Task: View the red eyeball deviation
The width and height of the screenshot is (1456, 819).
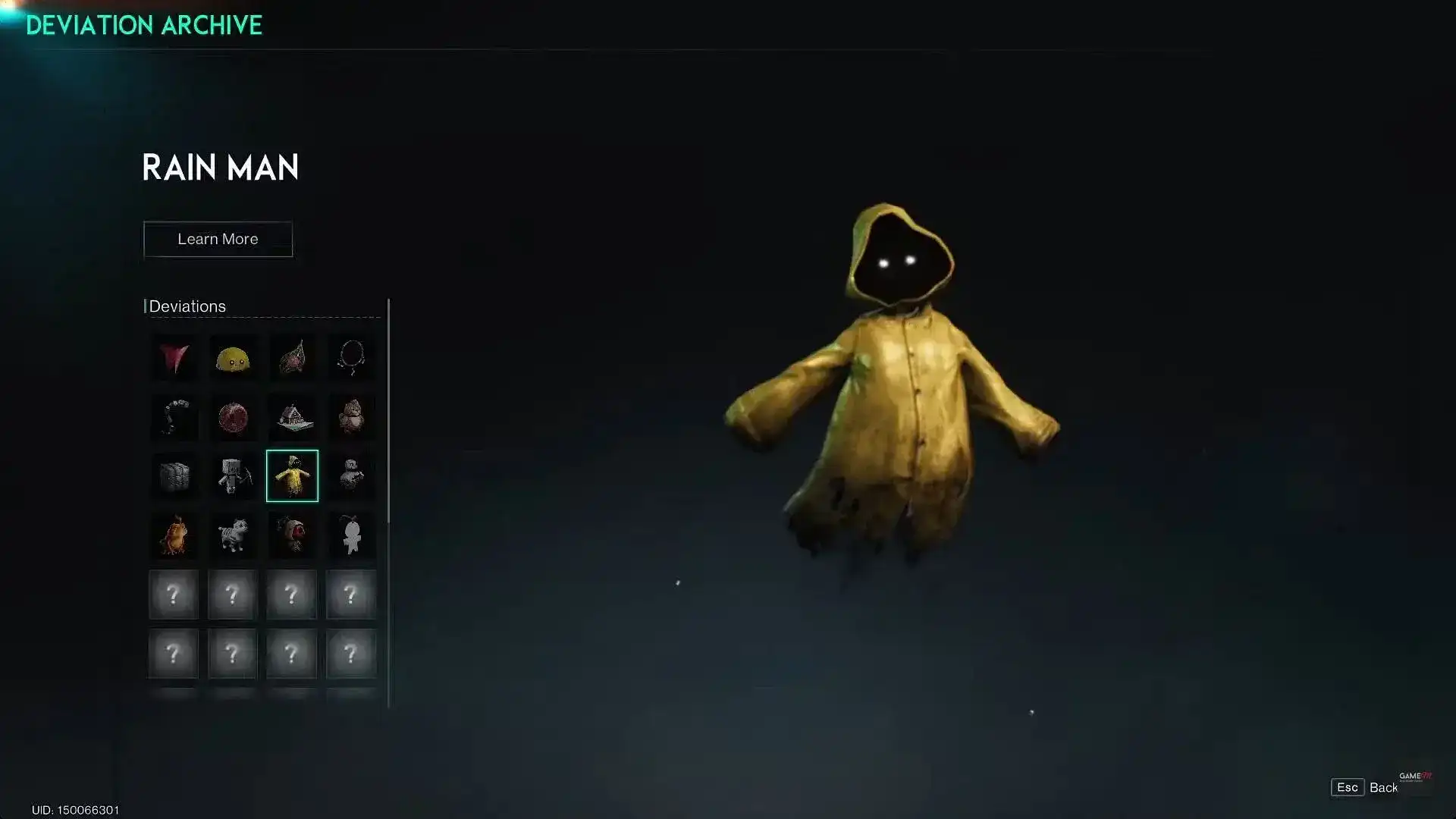Action: coord(292,535)
